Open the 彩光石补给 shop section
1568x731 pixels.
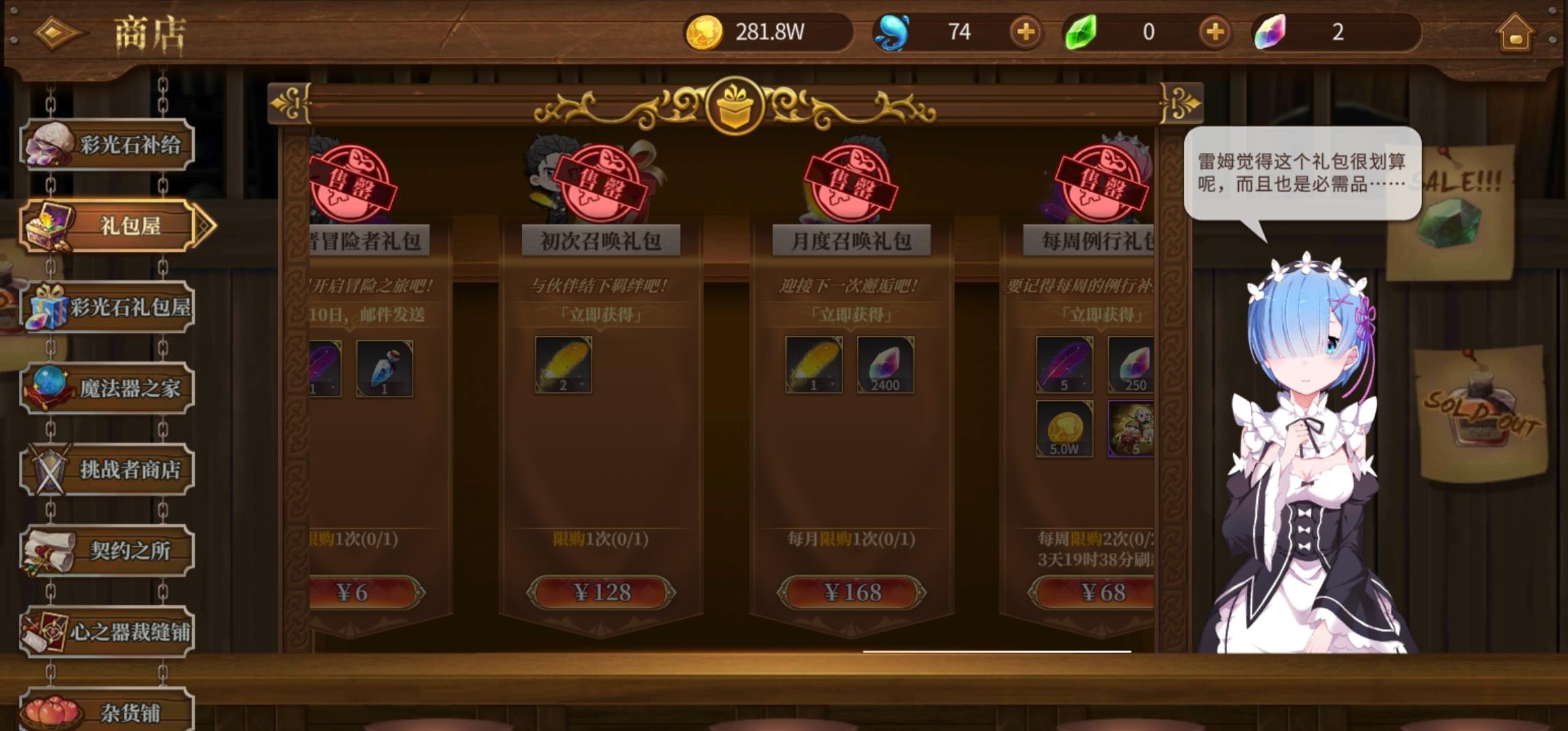tap(108, 144)
